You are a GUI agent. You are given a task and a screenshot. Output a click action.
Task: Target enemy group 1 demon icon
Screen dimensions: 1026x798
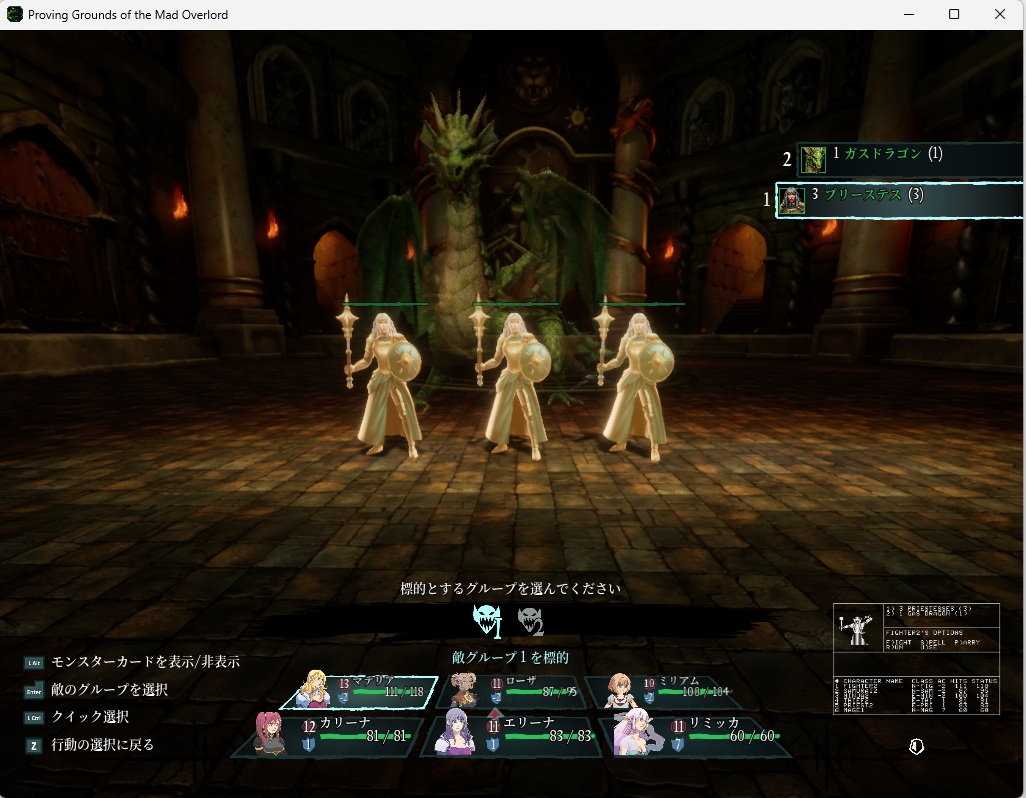(x=487, y=621)
